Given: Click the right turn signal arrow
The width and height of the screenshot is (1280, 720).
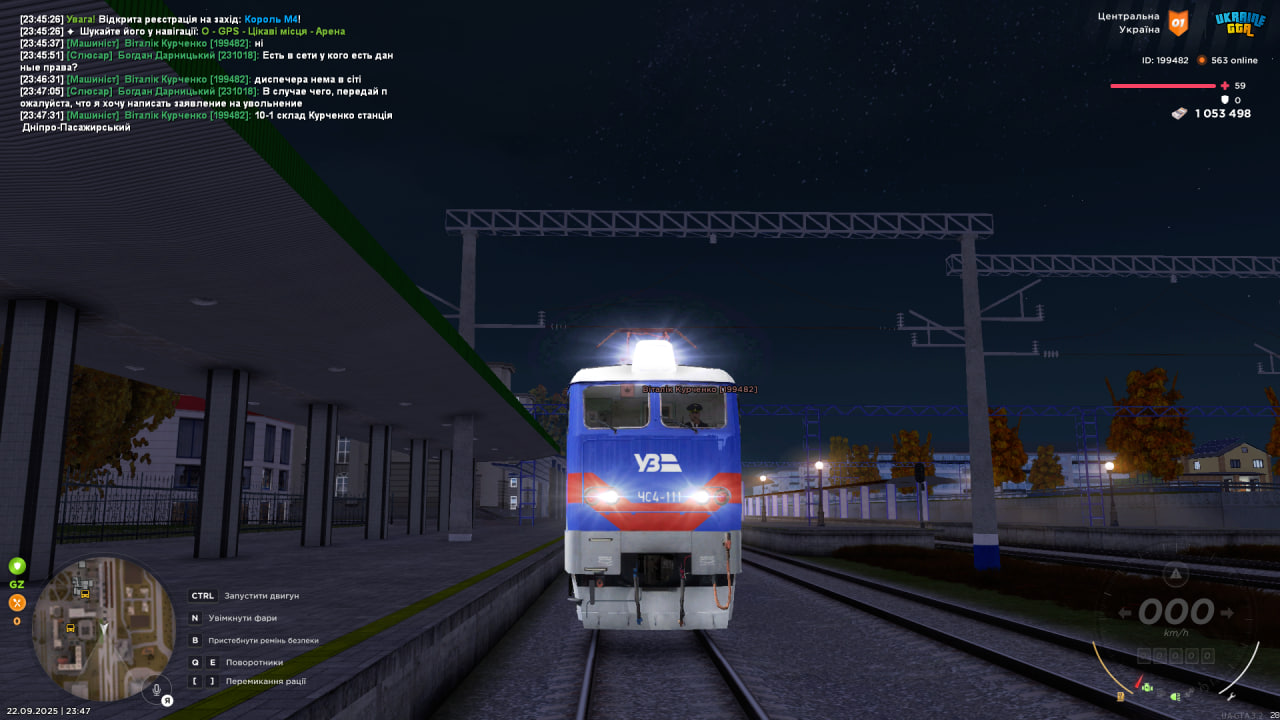Looking at the screenshot, I should pyautogui.click(x=1229, y=613).
